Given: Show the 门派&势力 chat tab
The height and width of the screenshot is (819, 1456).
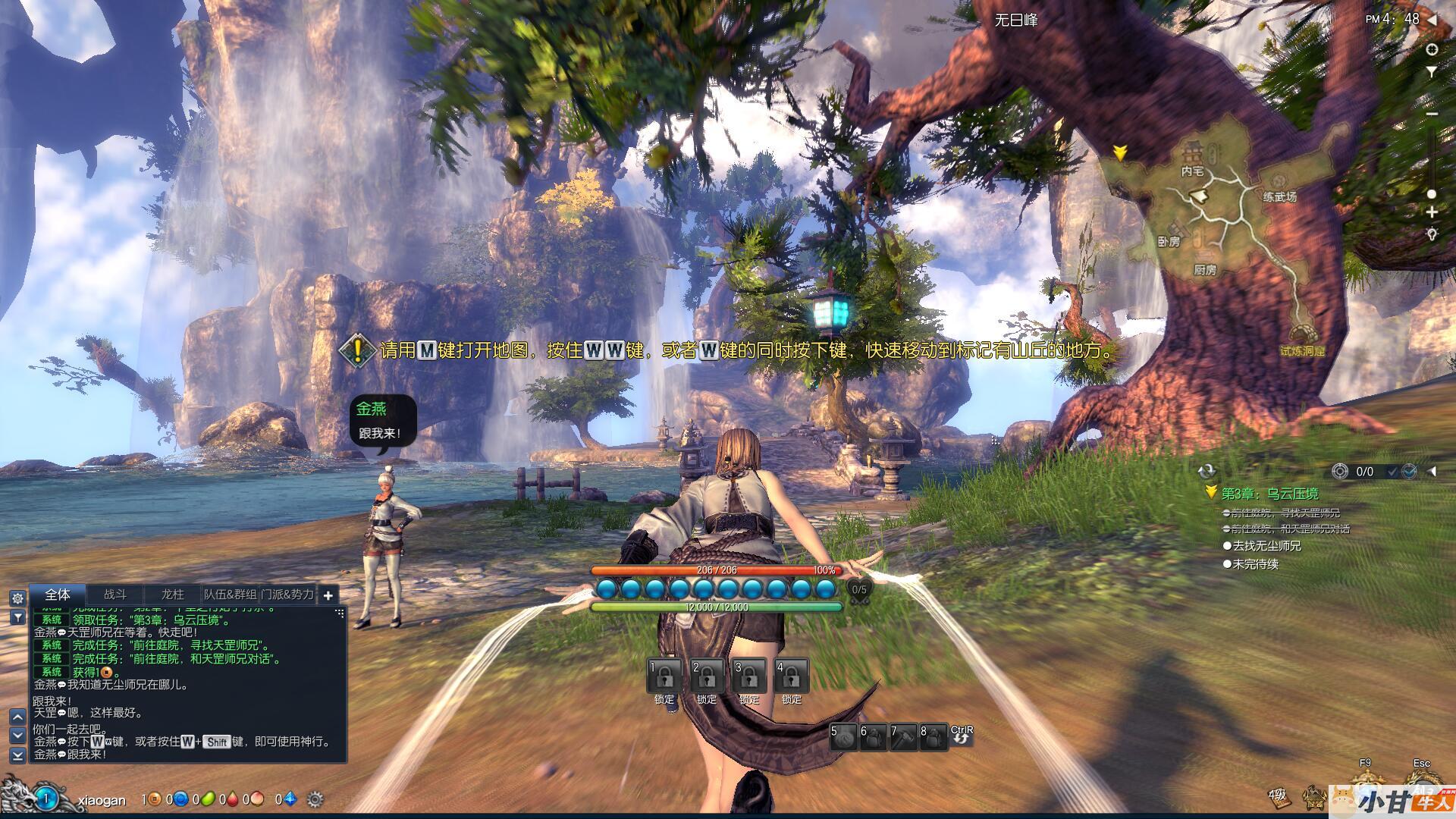Looking at the screenshot, I should tap(287, 595).
